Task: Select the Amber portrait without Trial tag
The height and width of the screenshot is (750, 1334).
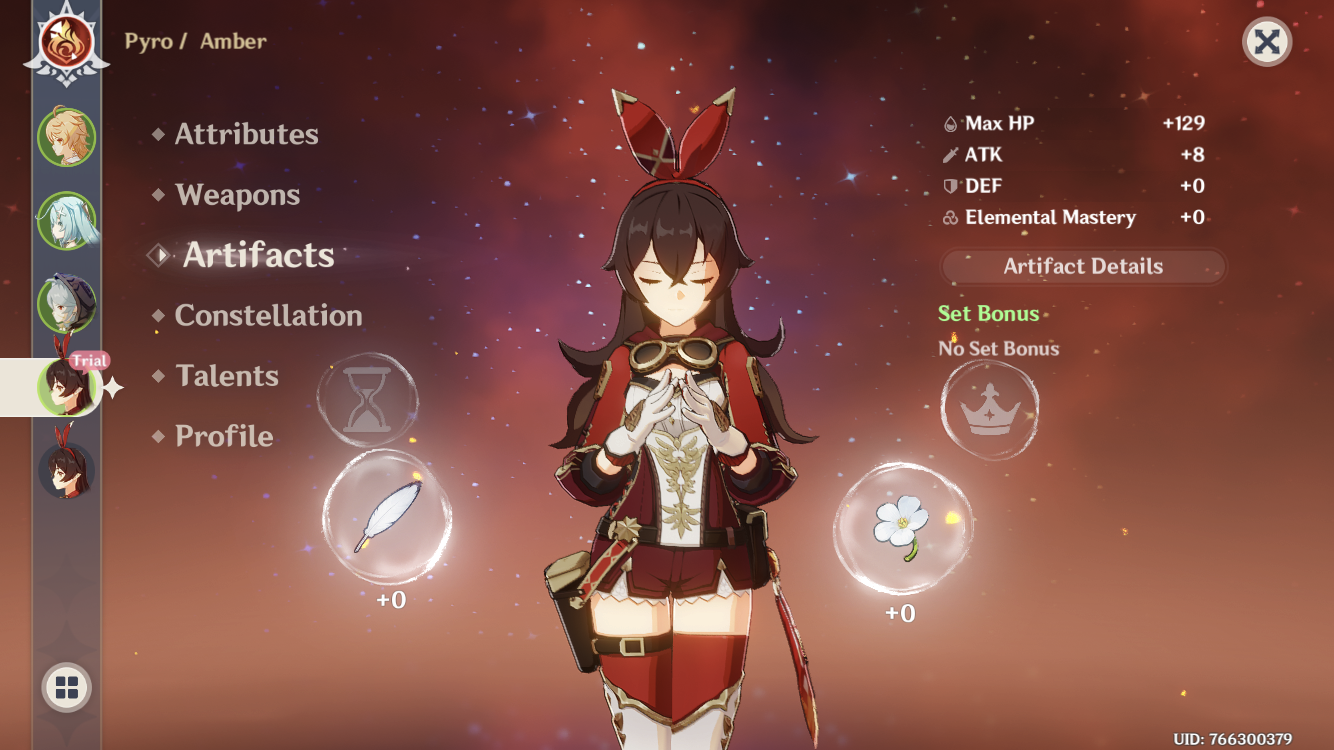Action: tap(66, 469)
